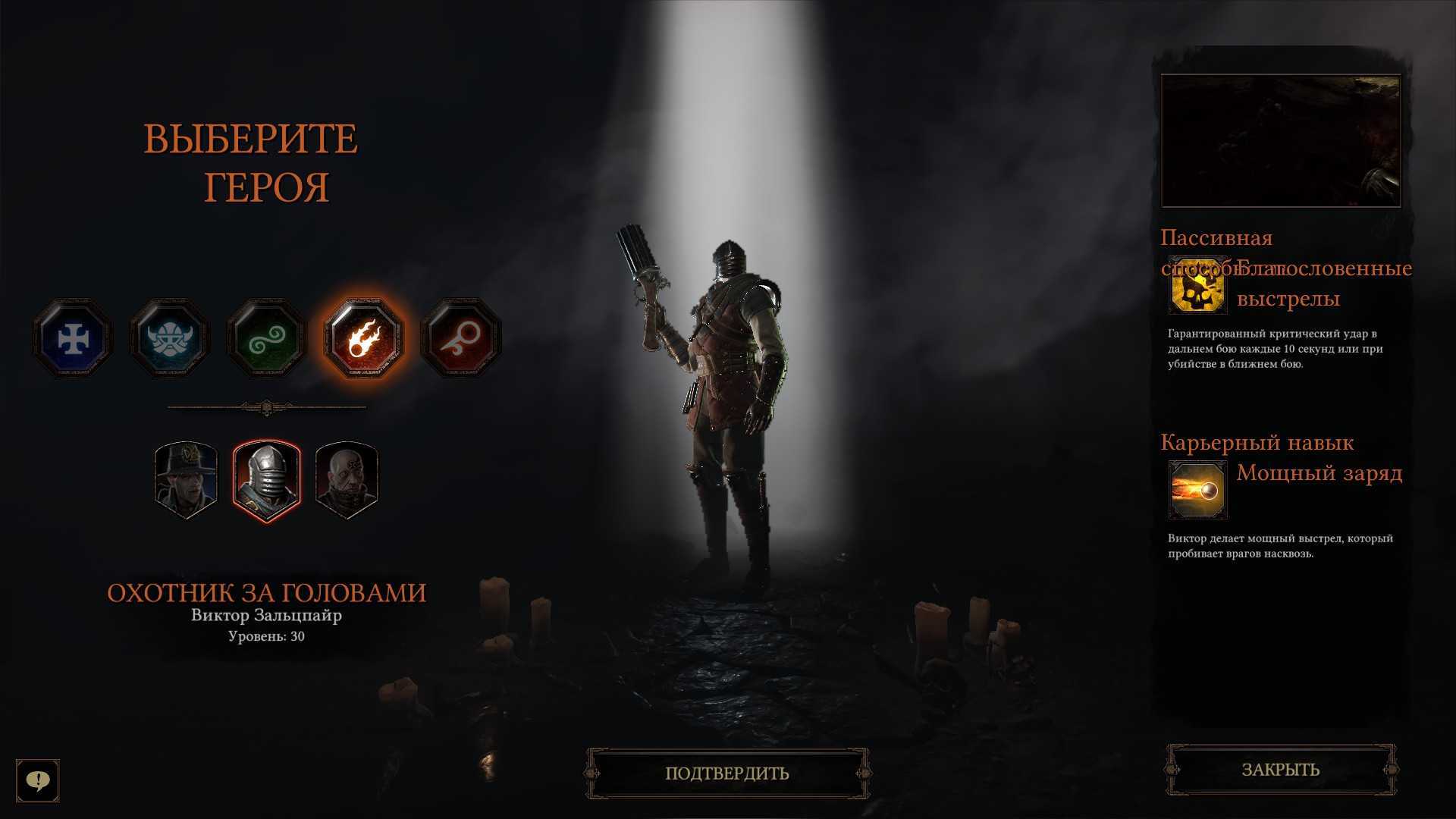
Task: Select the flaming comet hero emblem
Action: click(363, 338)
